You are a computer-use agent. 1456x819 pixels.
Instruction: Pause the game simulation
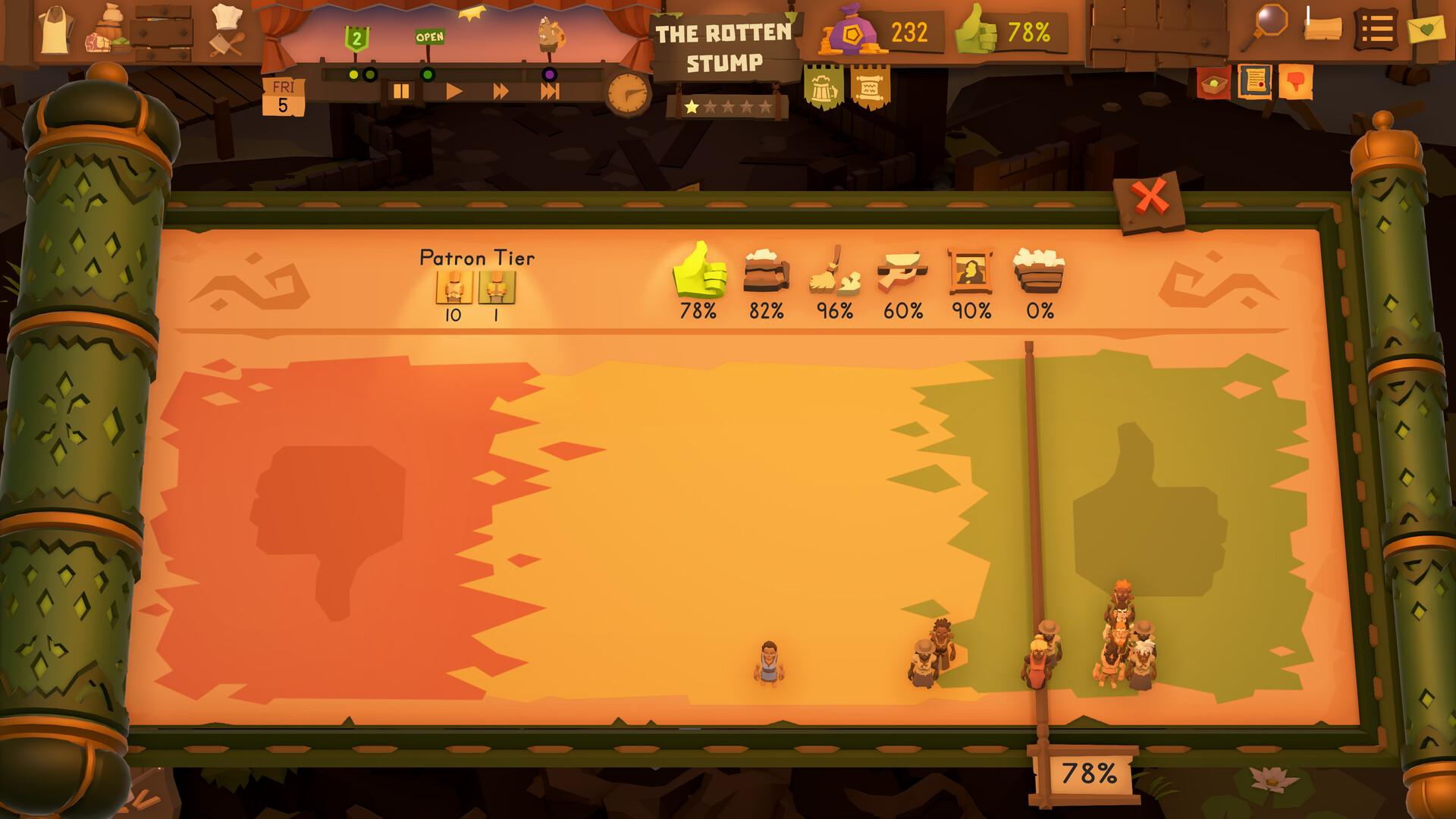click(403, 89)
